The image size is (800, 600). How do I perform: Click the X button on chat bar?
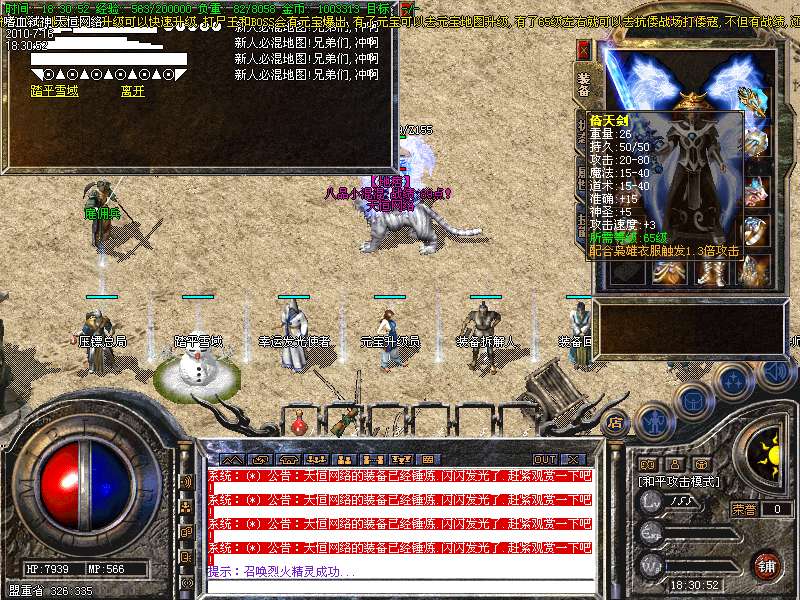click(x=572, y=459)
